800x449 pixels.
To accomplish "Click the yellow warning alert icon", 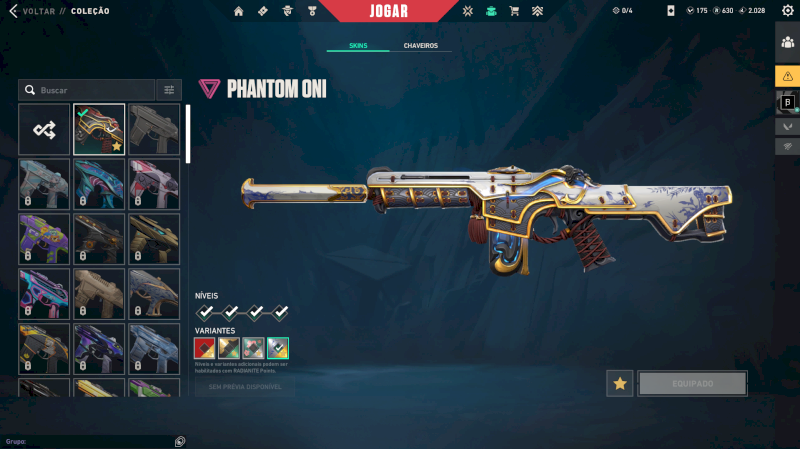I will tap(787, 76).
